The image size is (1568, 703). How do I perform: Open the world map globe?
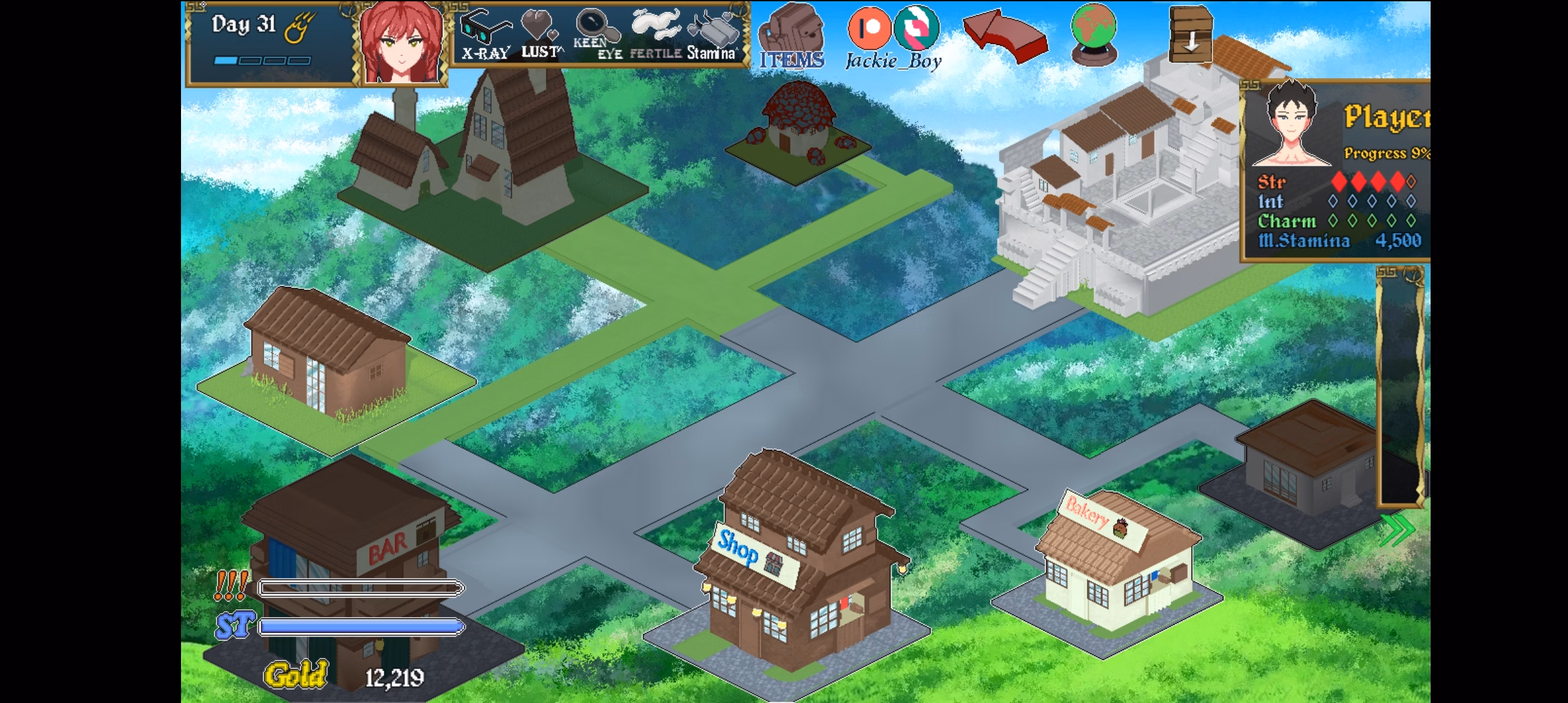pyautogui.click(x=1093, y=33)
